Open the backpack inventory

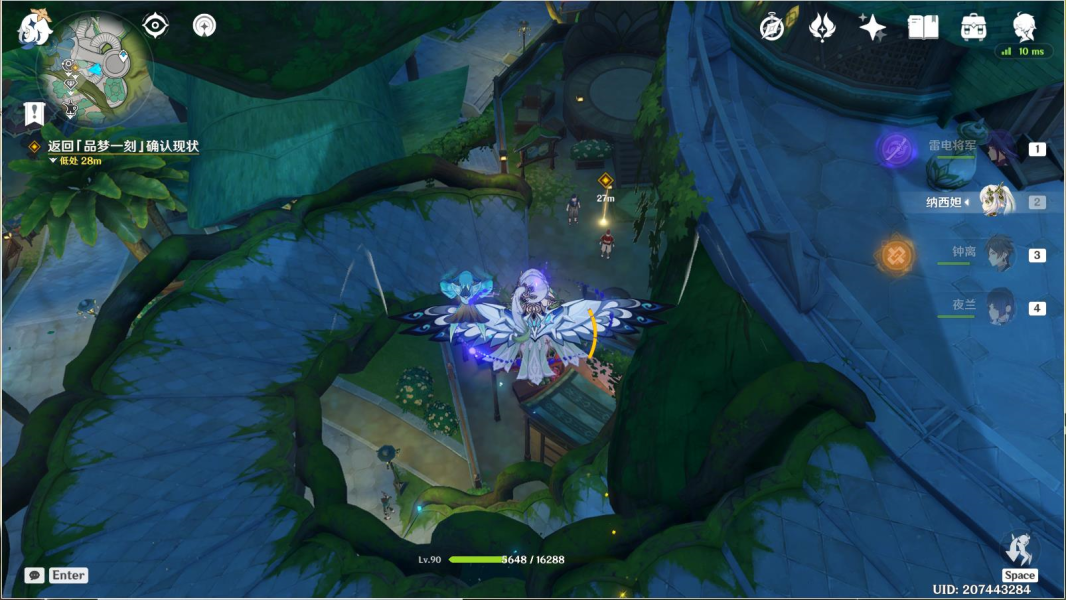[973, 27]
